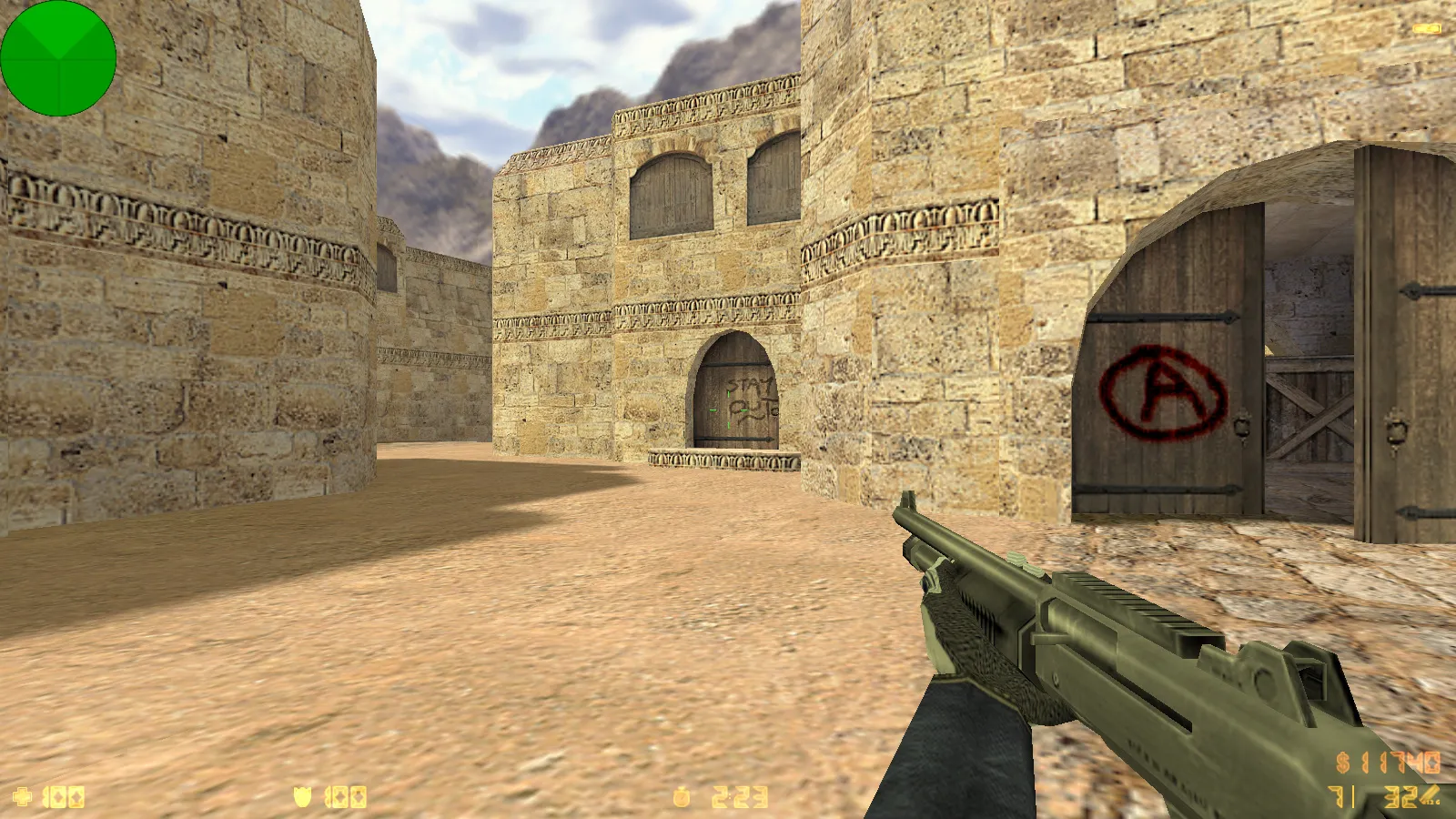Click the green radar circle
This screenshot has width=1456, height=819.
(x=59, y=59)
